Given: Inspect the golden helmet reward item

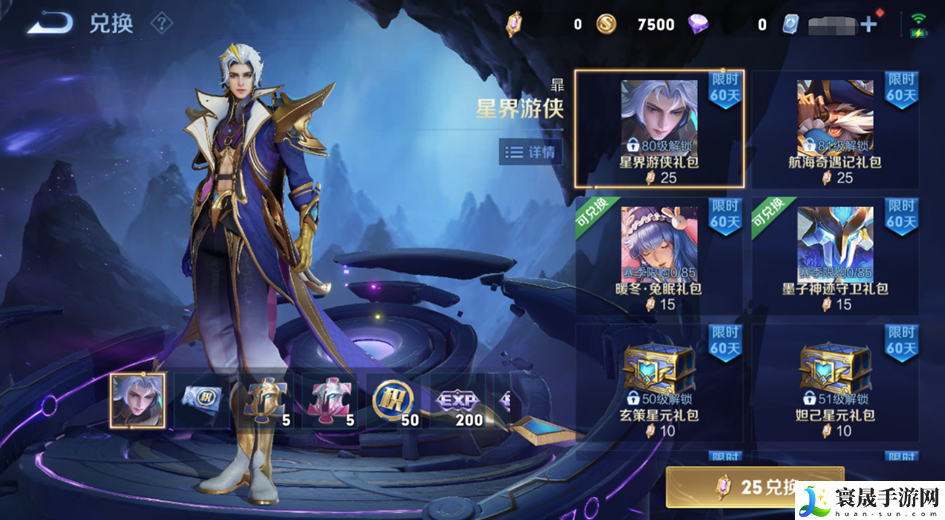Looking at the screenshot, I should click(265, 401).
